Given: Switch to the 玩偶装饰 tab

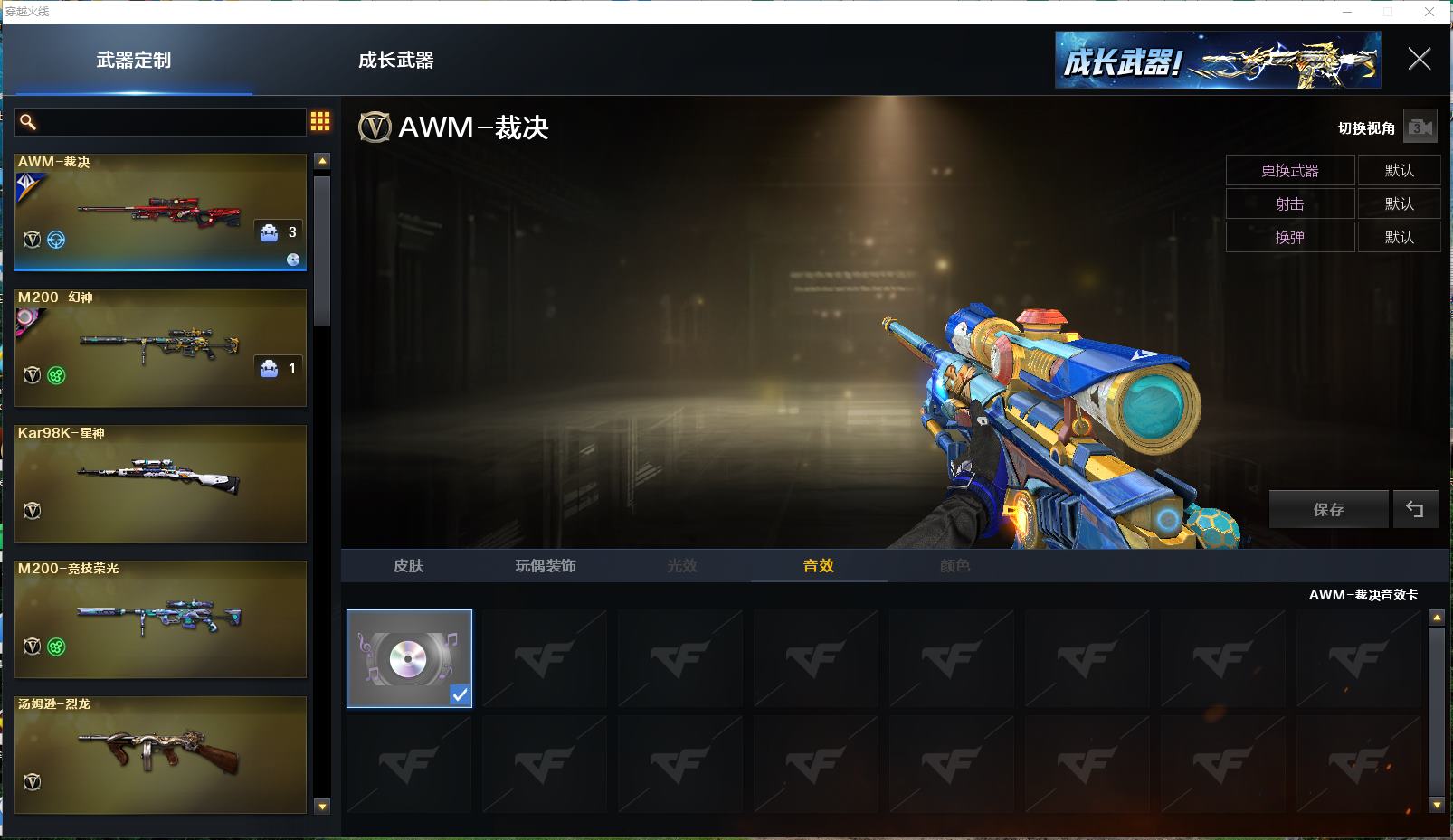Looking at the screenshot, I should 545,566.
